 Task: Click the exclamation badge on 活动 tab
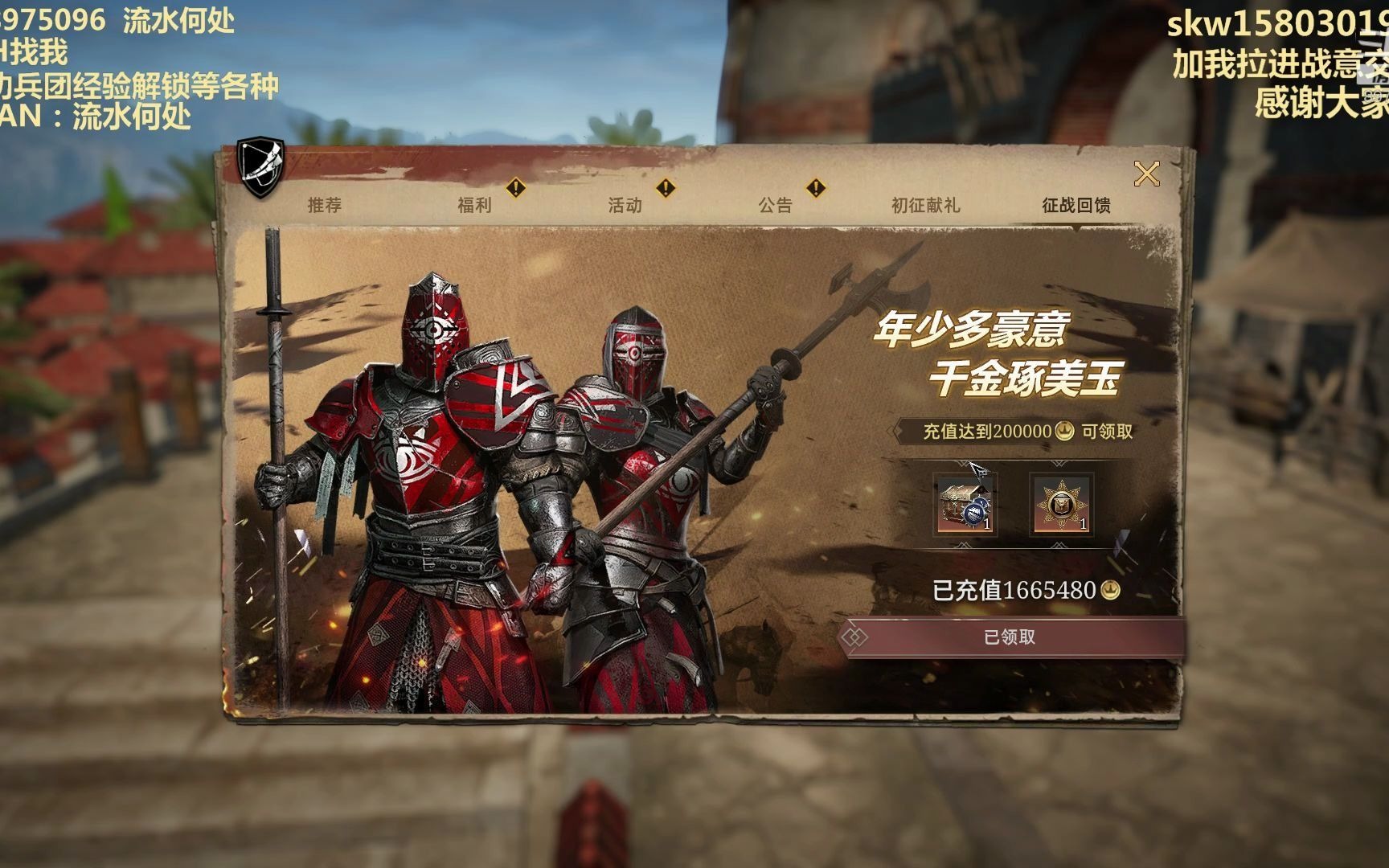pyautogui.click(x=664, y=188)
